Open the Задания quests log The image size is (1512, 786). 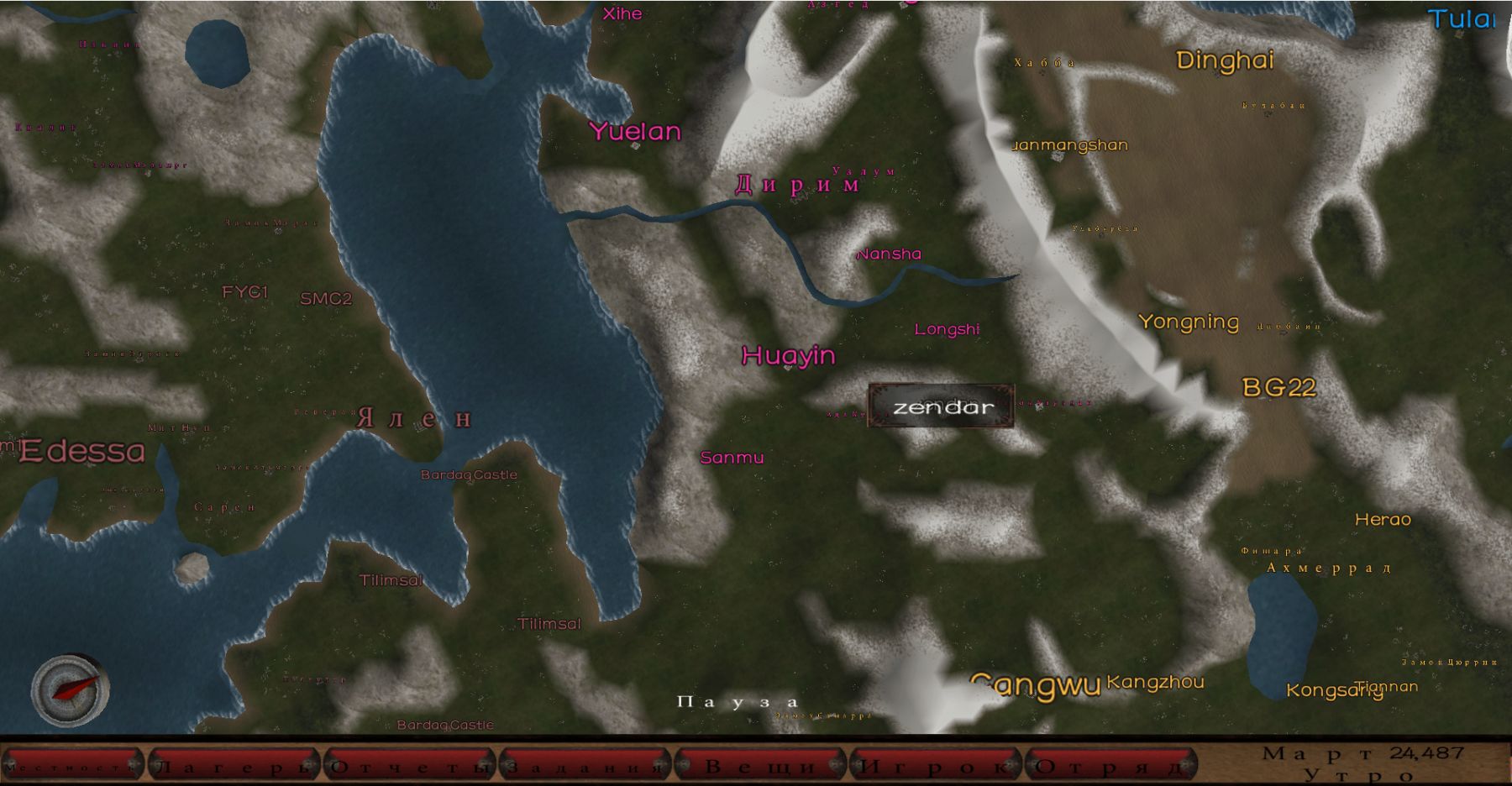point(585,765)
